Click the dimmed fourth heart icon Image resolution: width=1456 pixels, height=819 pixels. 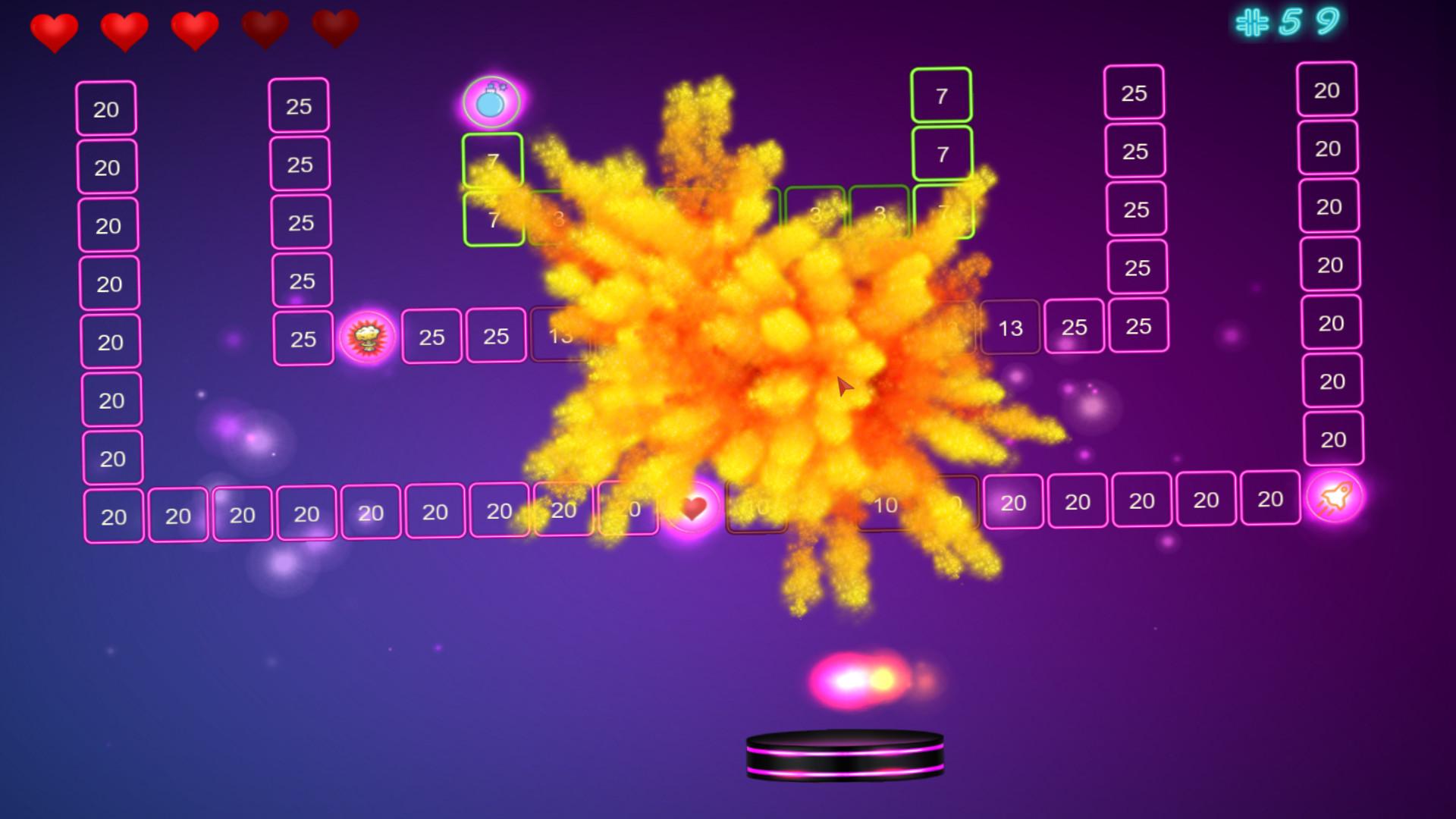click(265, 28)
